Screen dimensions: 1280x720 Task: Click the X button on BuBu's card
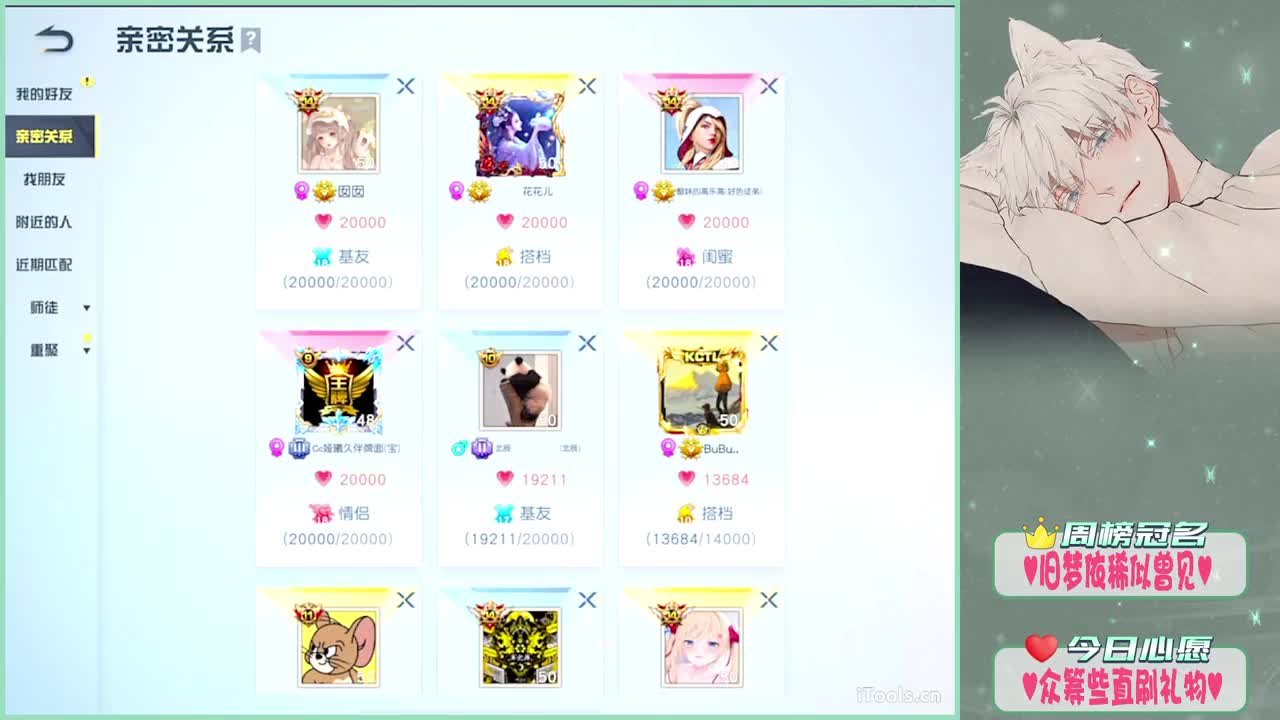point(769,342)
